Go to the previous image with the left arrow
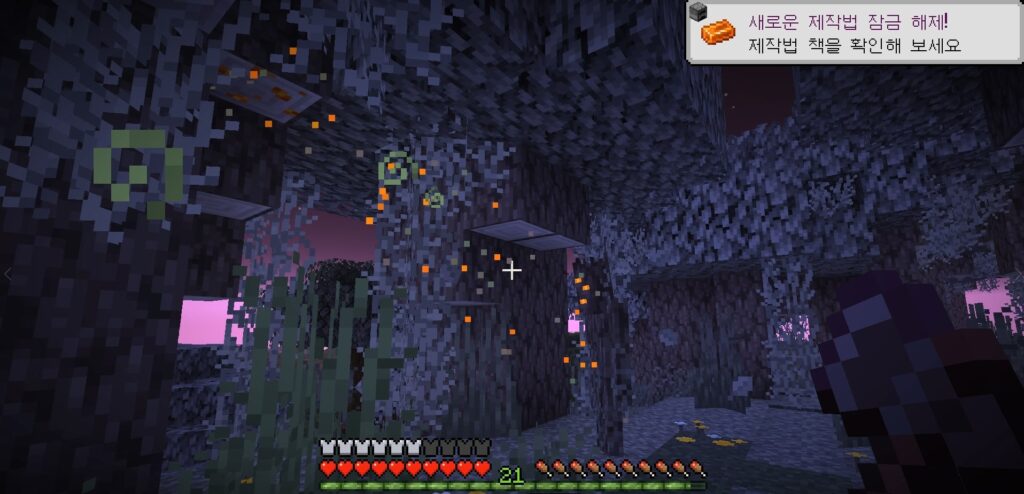1024x494 pixels. (9, 273)
